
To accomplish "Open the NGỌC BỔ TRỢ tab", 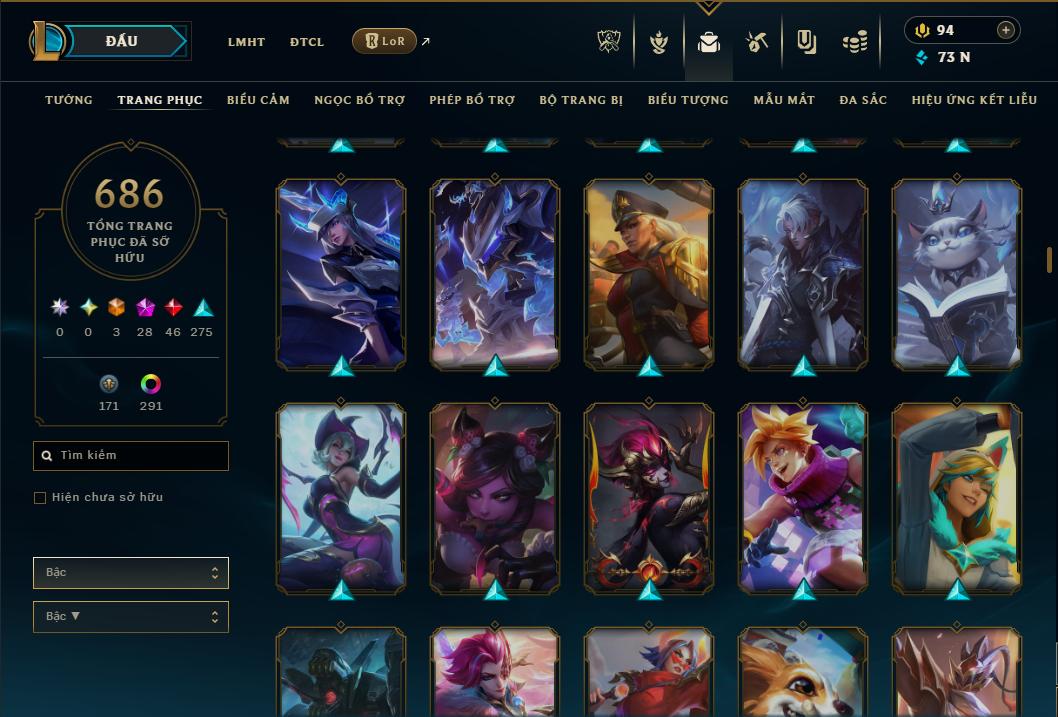I will pos(359,100).
